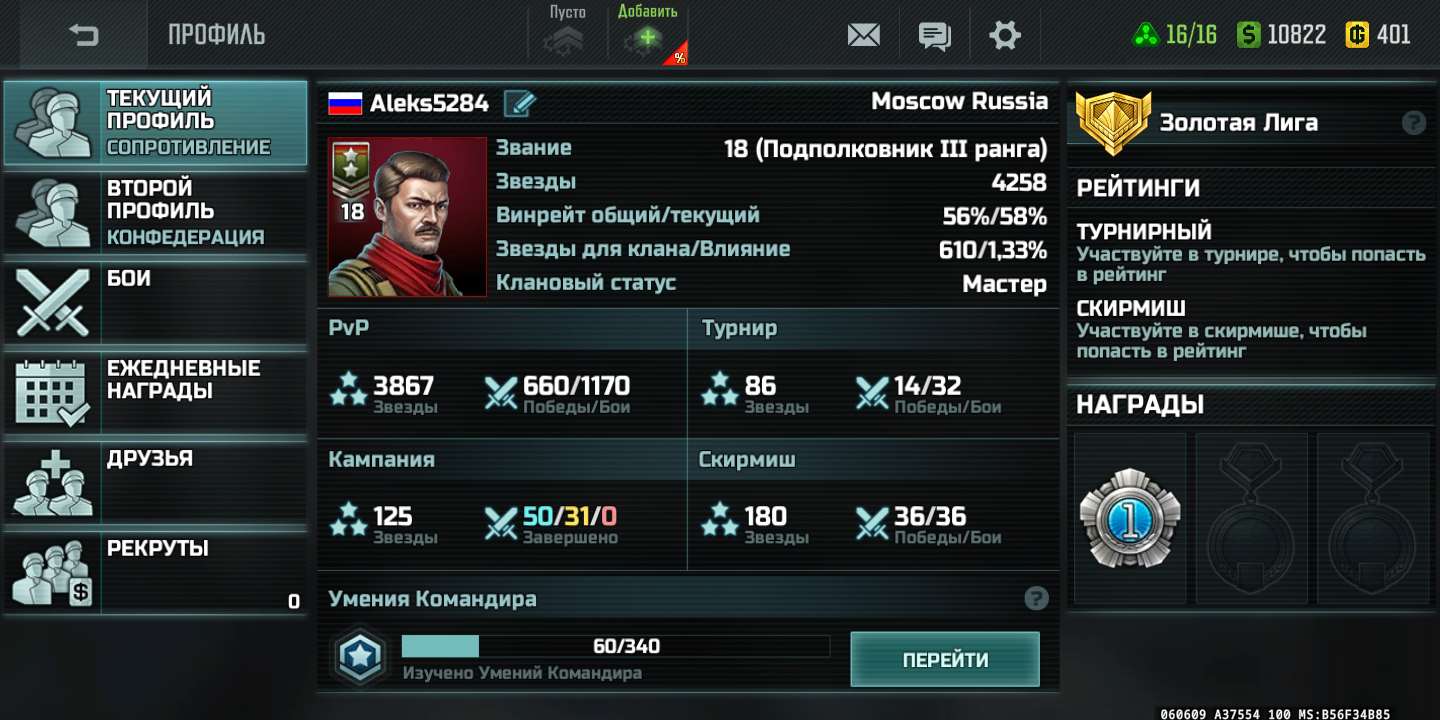Click the commander skills shield emblem

click(x=360, y=657)
